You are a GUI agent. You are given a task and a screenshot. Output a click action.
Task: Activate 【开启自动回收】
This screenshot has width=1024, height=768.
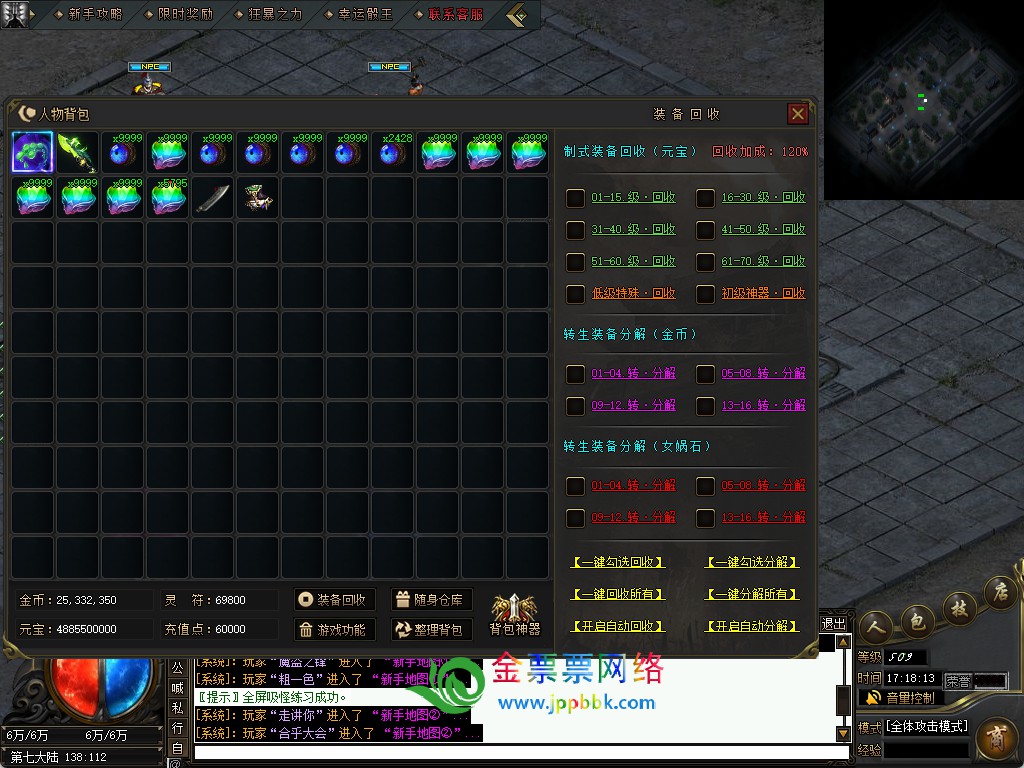coord(618,626)
